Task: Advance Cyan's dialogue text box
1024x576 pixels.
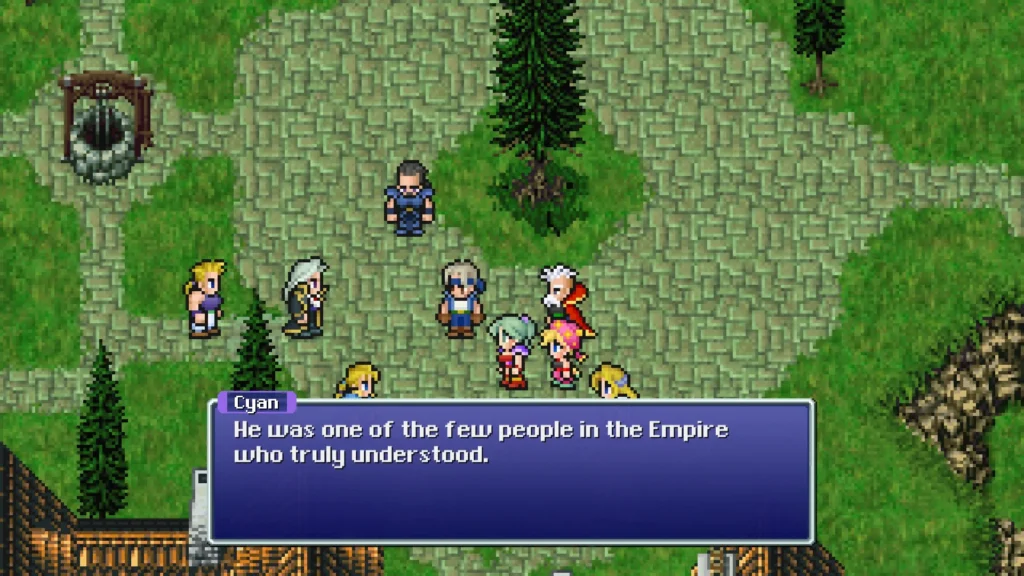Action: tap(511, 470)
